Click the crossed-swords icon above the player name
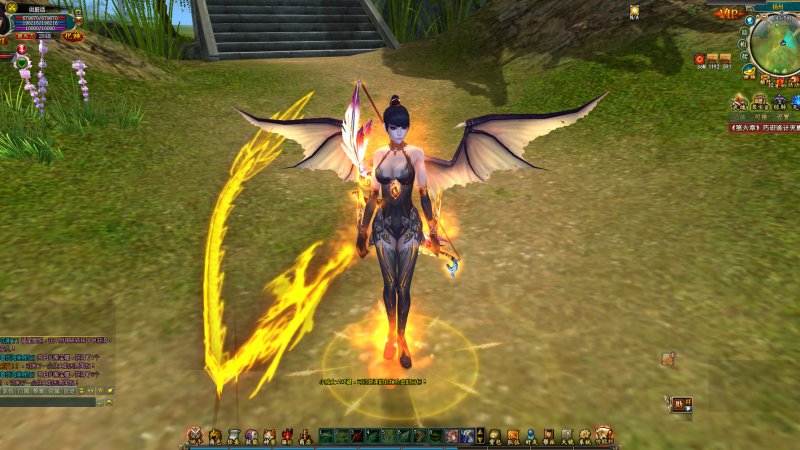800x450 pixels. tap(11, 8)
